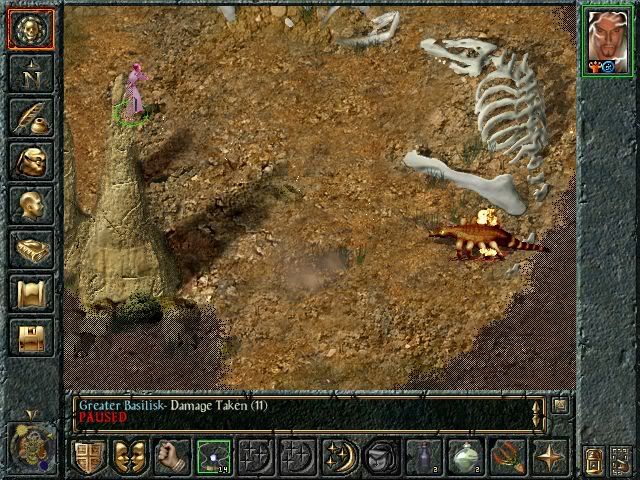Open the crescent moon cast spell button
The height and width of the screenshot is (480, 640).
click(339, 457)
